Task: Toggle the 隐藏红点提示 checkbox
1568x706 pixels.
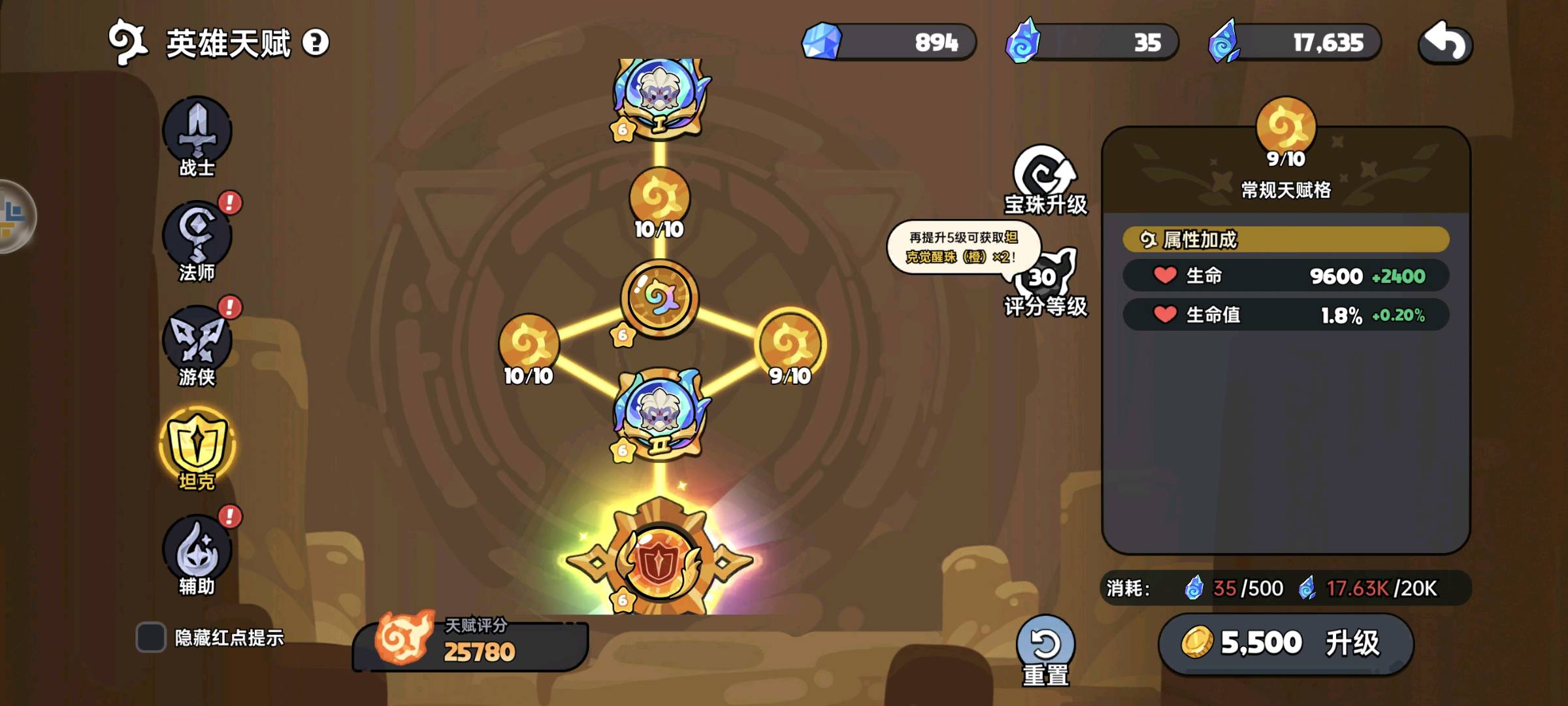Action: (x=151, y=637)
